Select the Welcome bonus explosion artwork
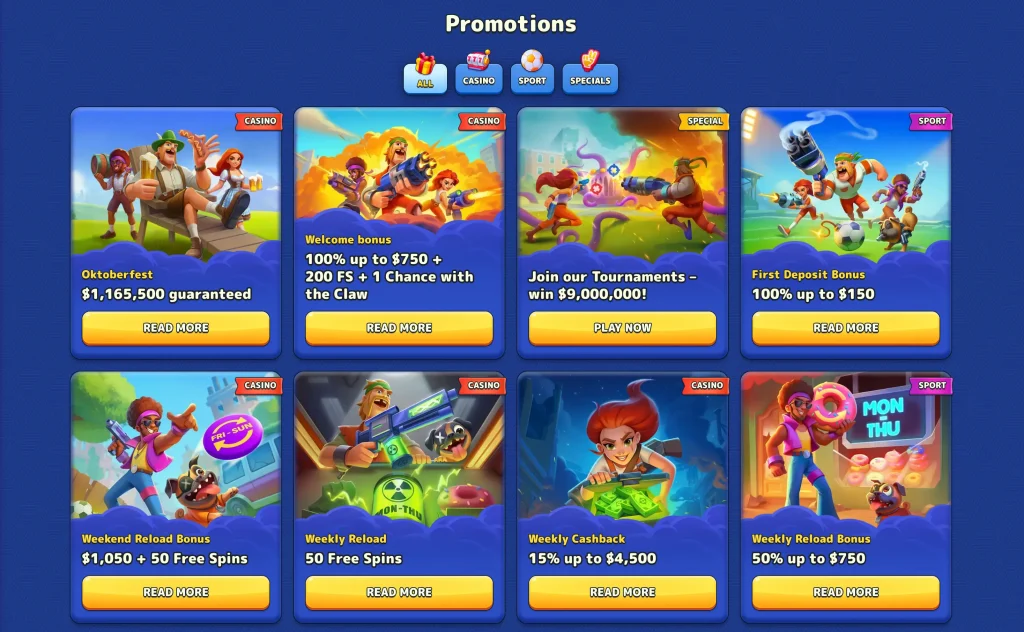Image resolution: width=1024 pixels, height=632 pixels. [399, 165]
